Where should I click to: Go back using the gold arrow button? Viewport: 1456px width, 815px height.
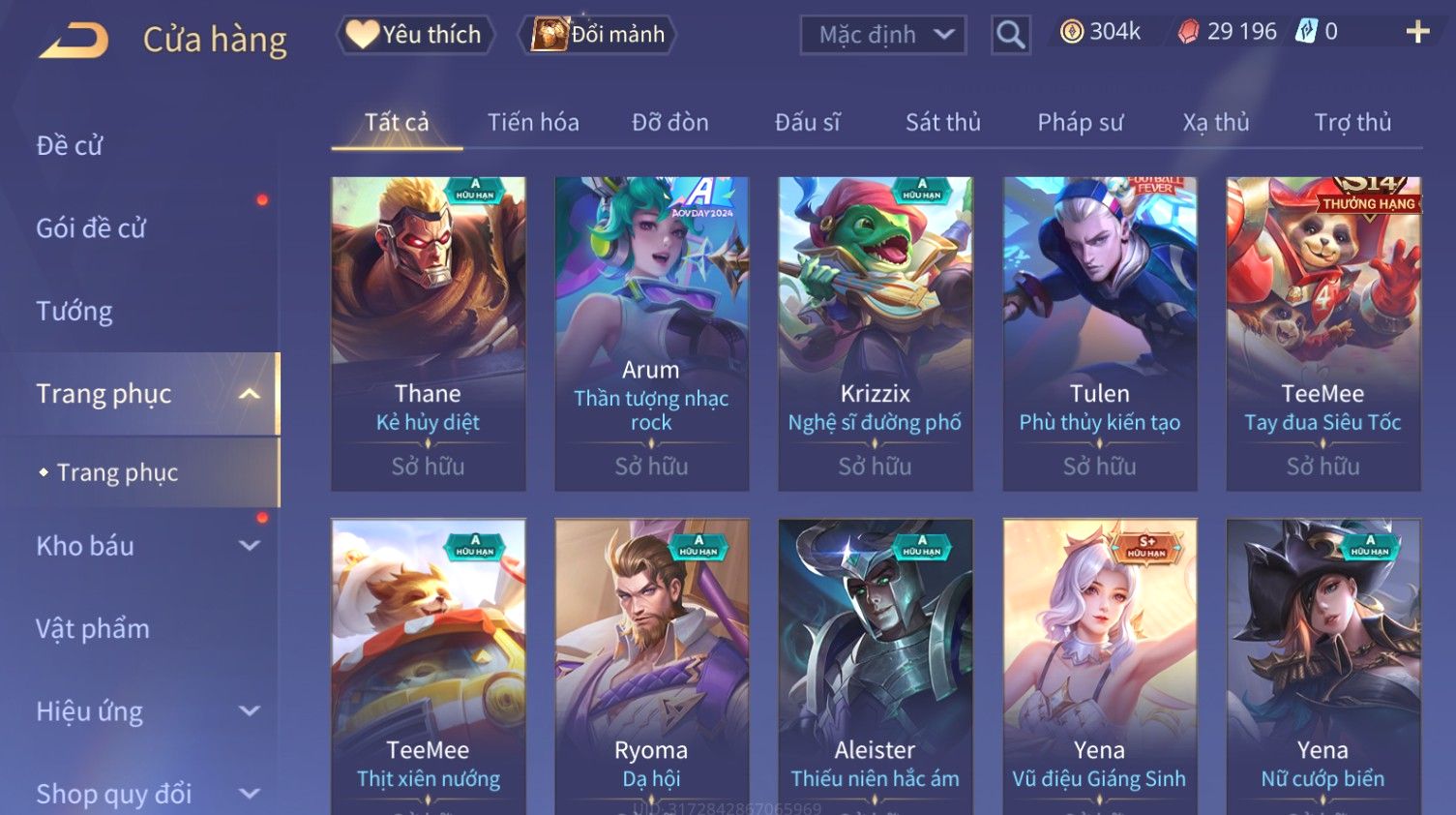74,41
